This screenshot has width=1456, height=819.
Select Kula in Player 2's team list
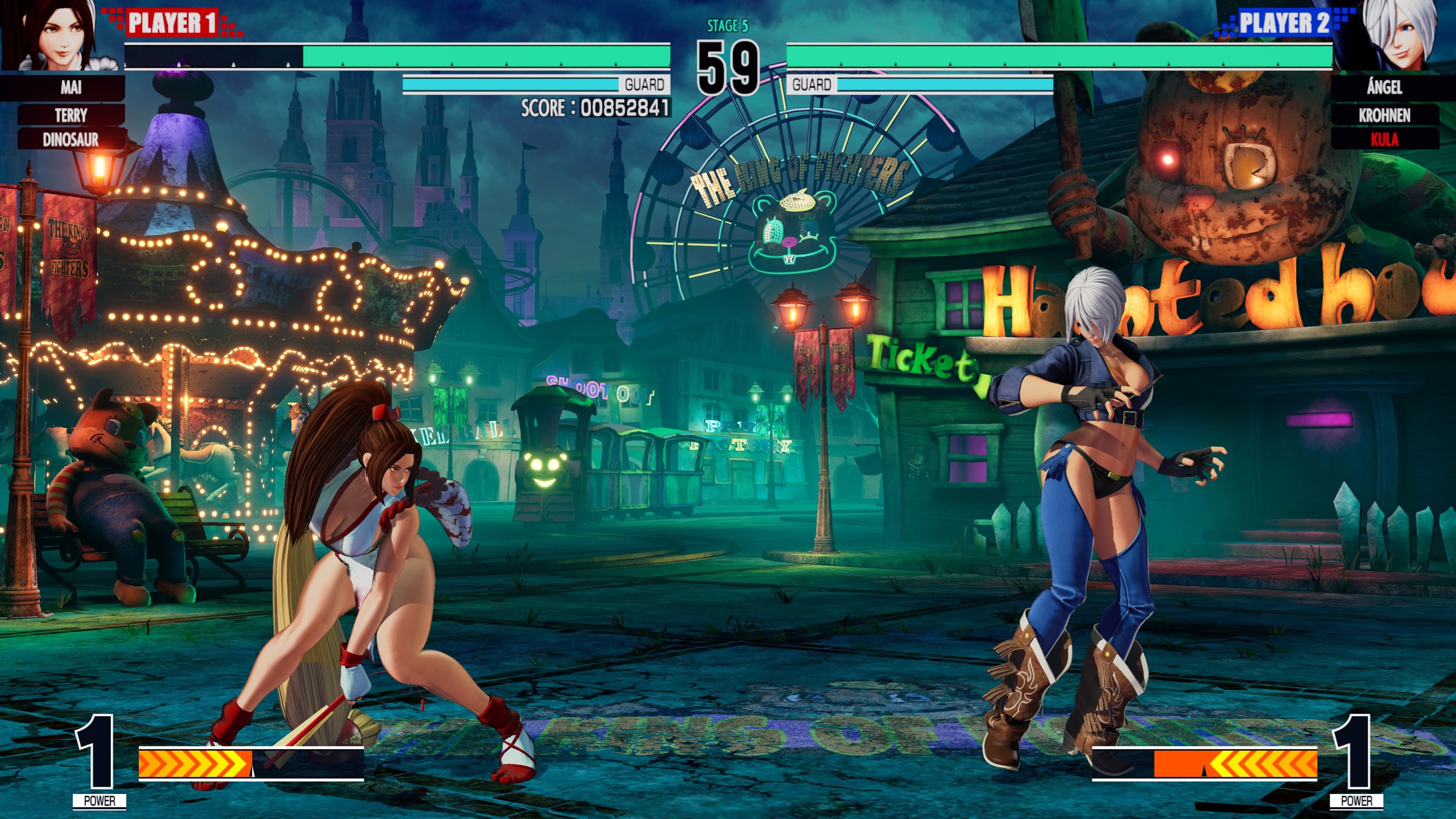[x=1384, y=139]
